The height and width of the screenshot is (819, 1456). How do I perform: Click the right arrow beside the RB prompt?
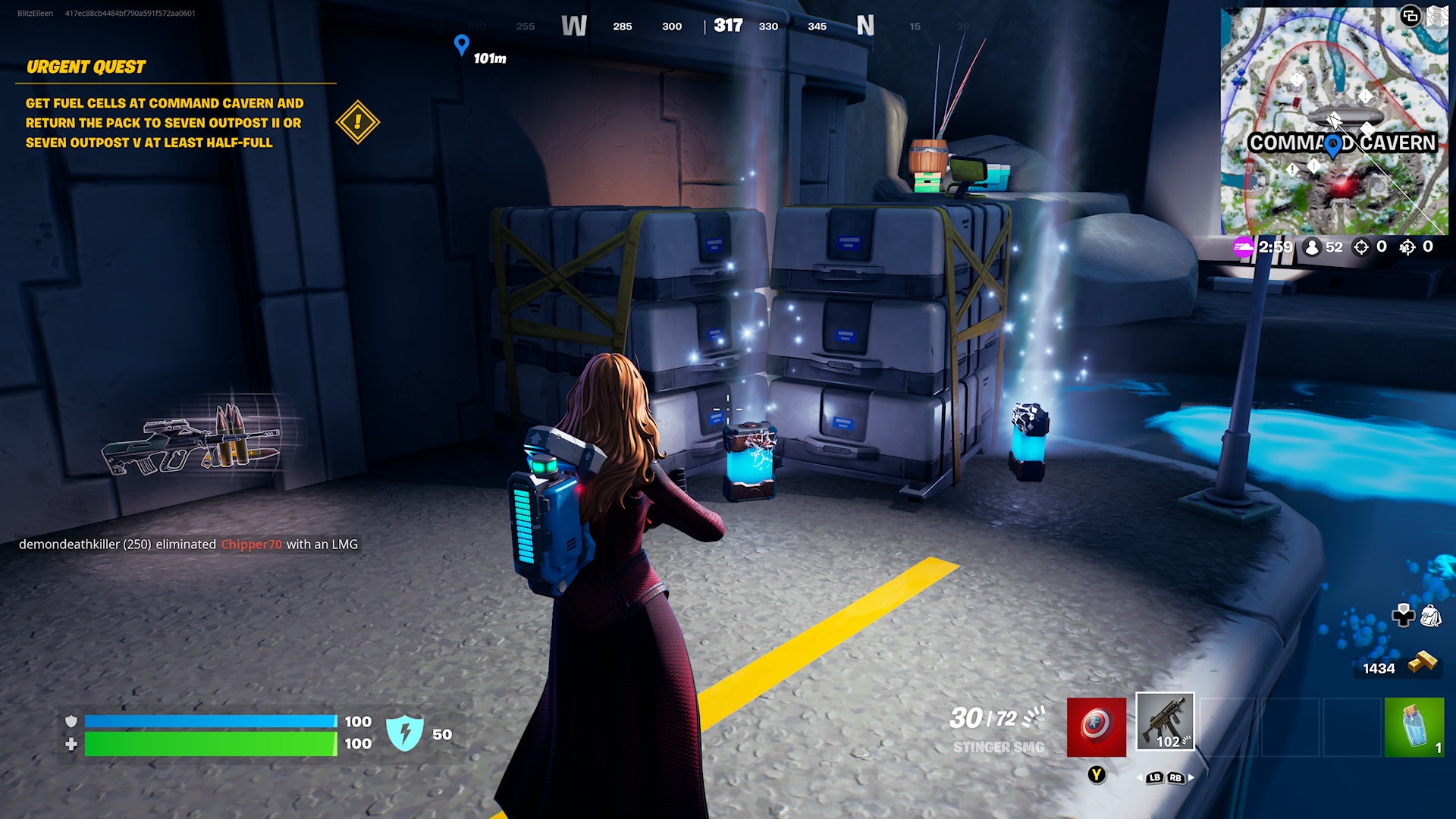tap(1191, 777)
